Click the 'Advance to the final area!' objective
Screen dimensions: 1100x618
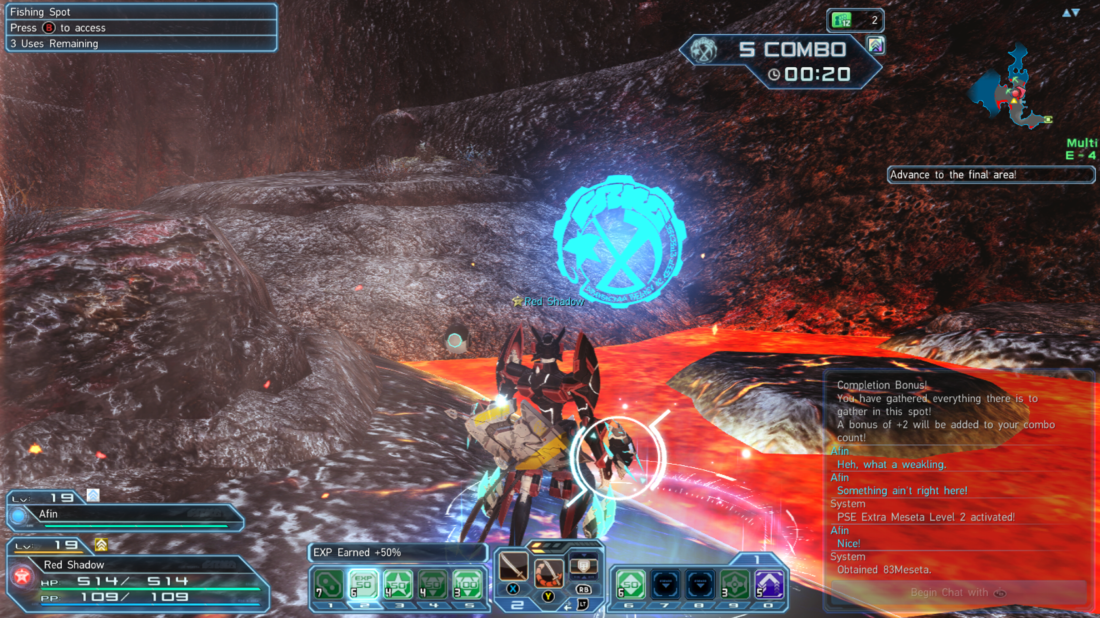pos(990,175)
